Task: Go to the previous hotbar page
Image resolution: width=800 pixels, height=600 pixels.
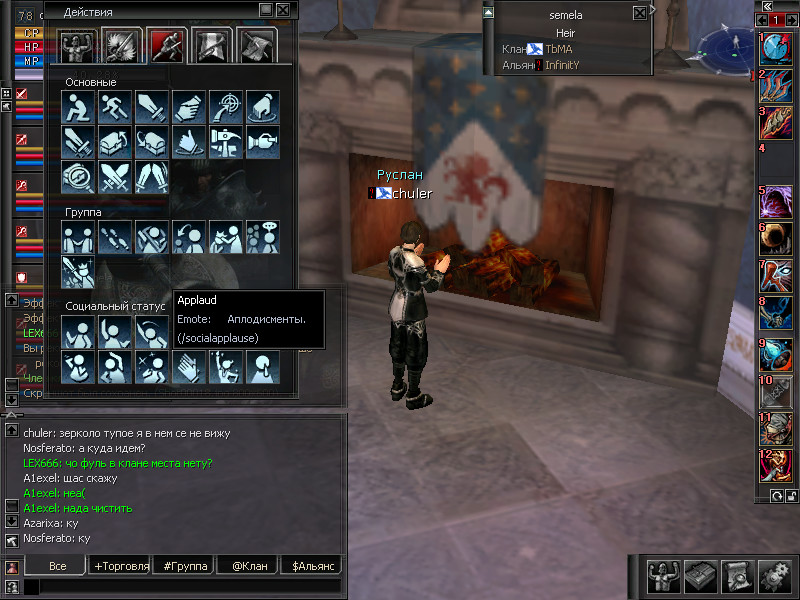Action: point(763,20)
